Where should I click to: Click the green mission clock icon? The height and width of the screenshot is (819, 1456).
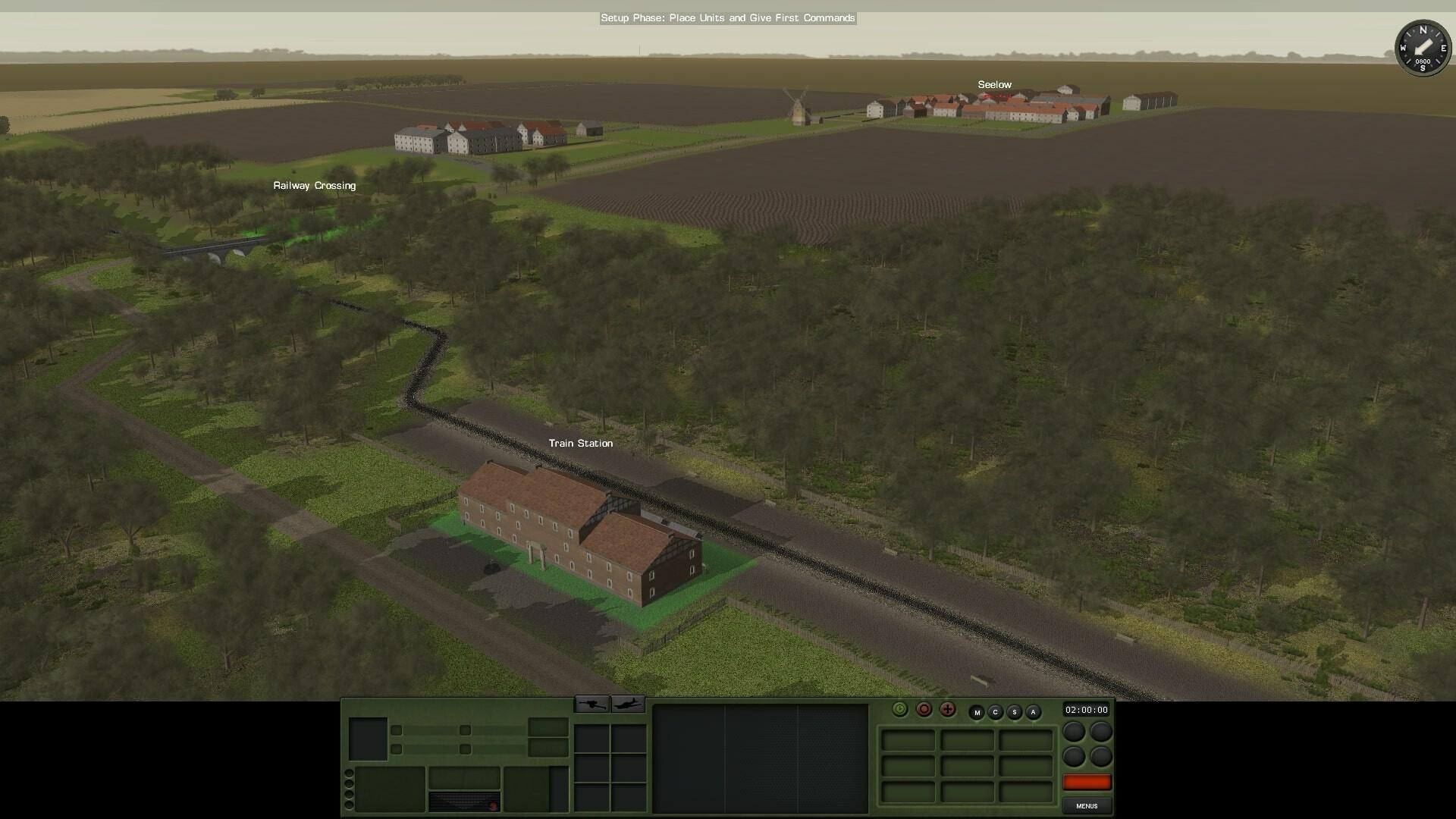pyautogui.click(x=901, y=710)
